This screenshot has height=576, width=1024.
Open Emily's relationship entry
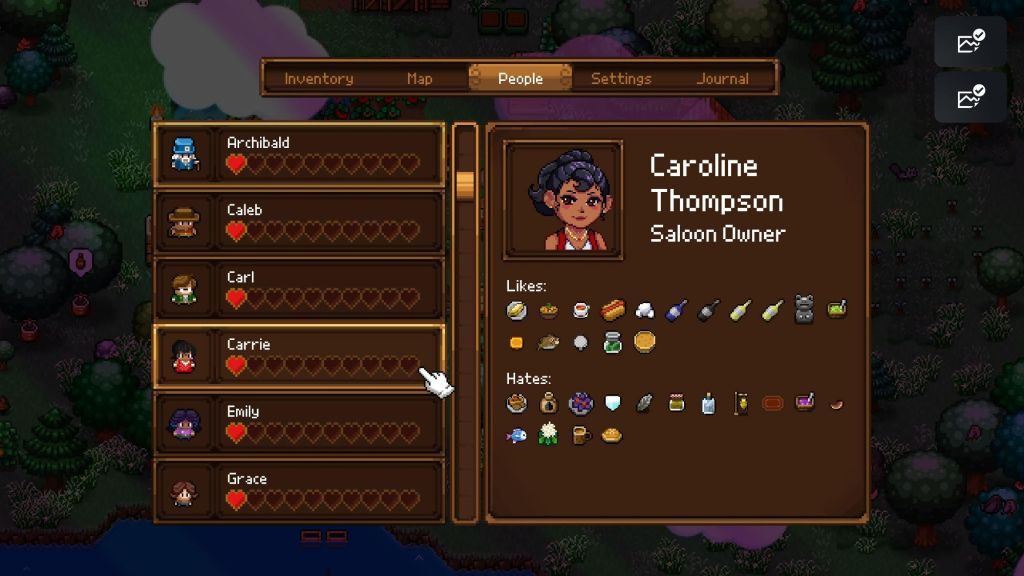point(299,423)
